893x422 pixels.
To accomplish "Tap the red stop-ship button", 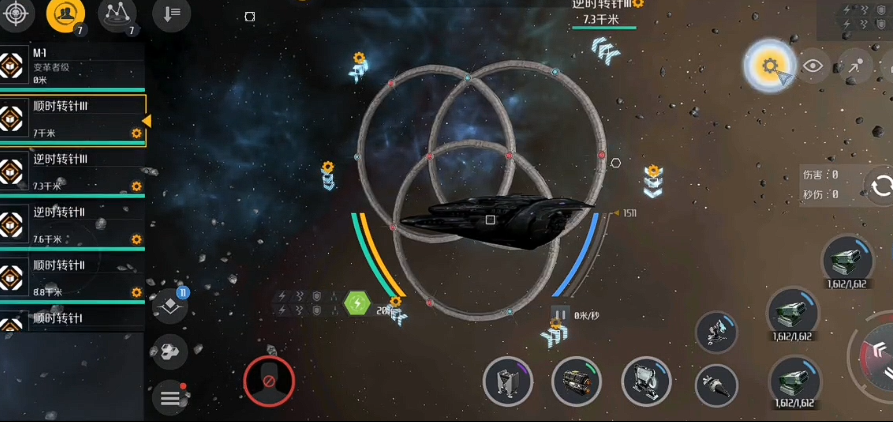I will [268, 380].
